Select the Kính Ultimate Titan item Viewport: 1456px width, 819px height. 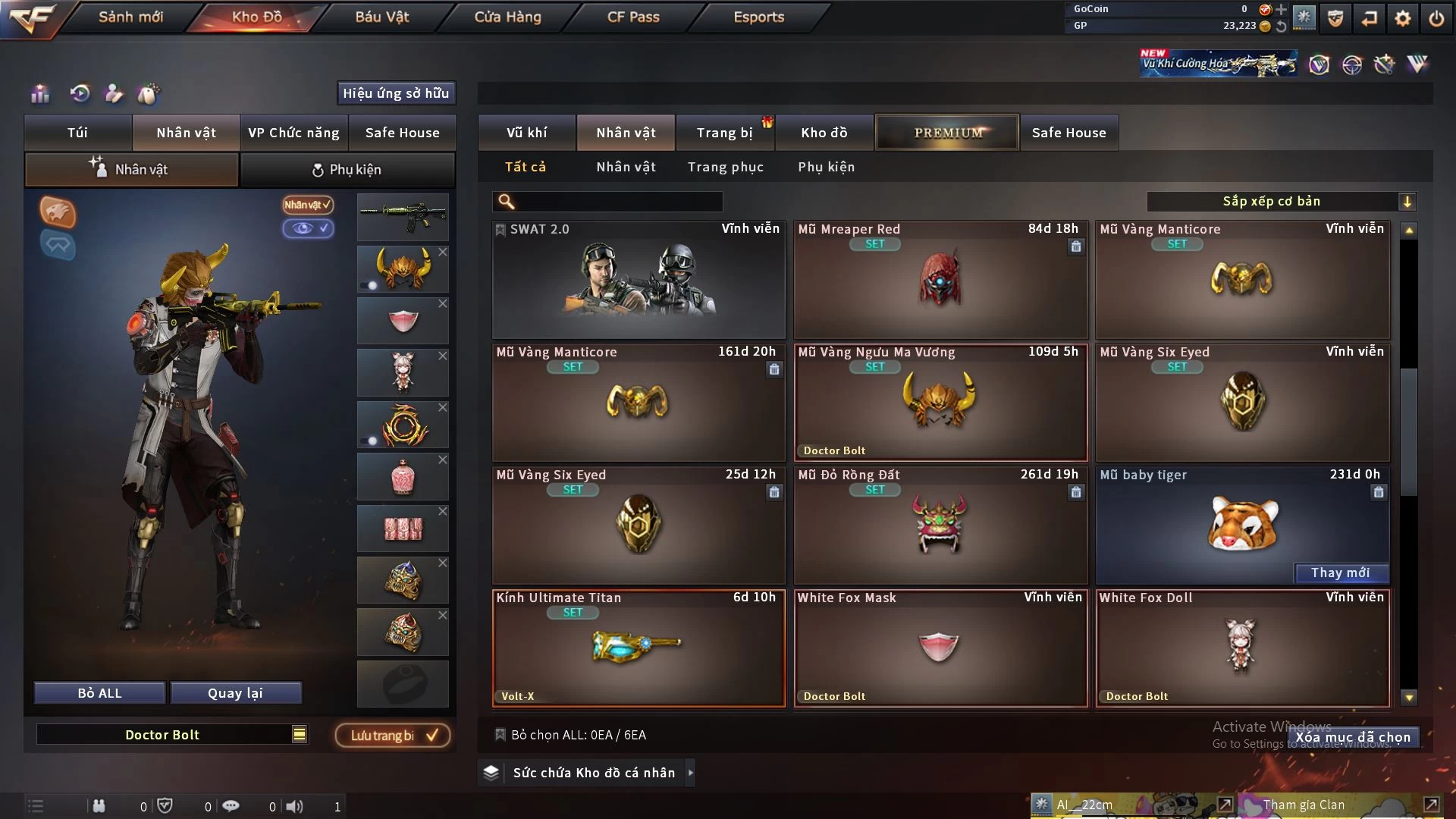(x=639, y=648)
